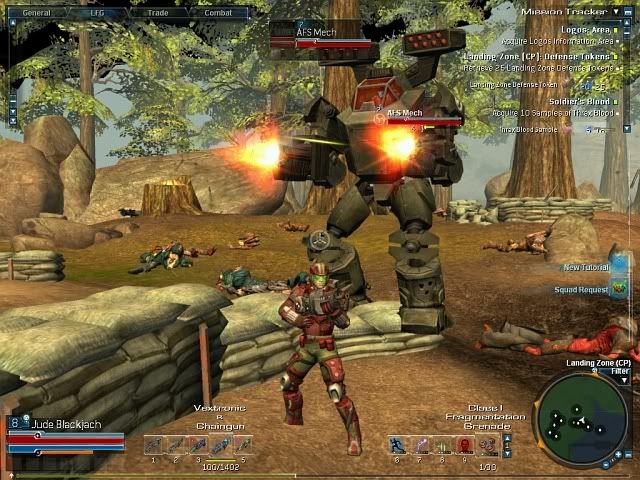Trigger the ability in slot 8

442,445
